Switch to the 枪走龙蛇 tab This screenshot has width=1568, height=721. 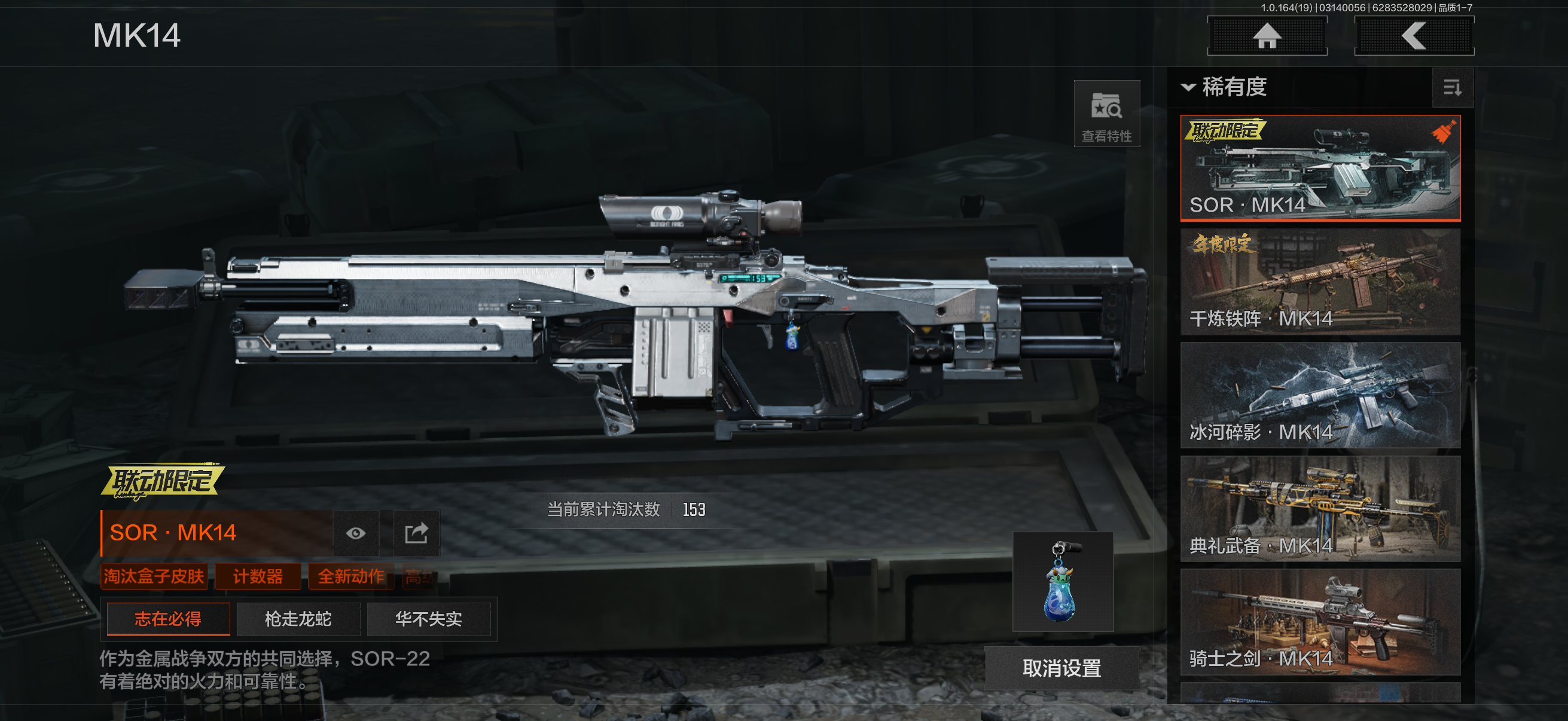click(x=298, y=619)
